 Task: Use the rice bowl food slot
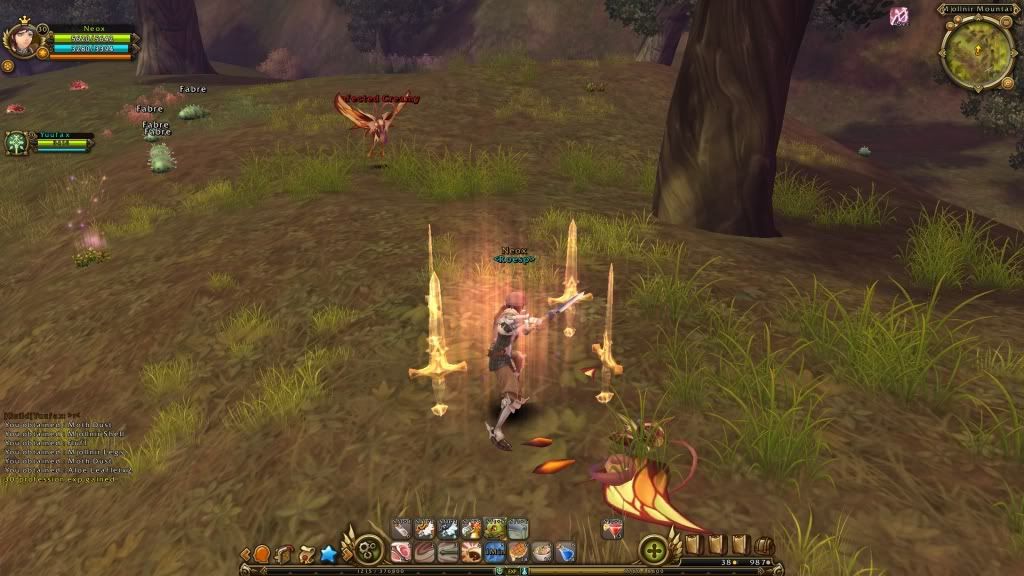pos(542,551)
